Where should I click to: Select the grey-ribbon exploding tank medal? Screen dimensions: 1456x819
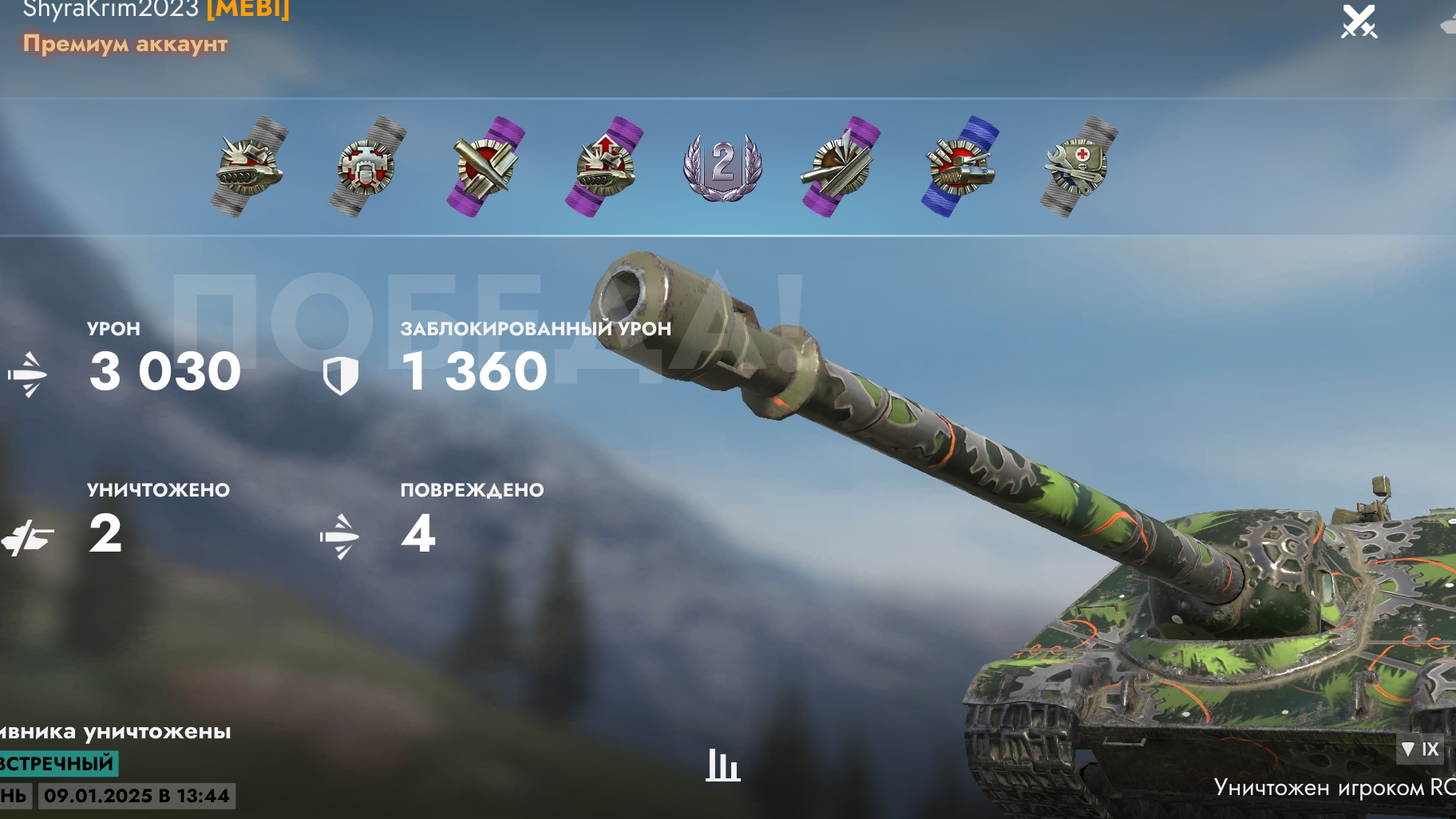click(249, 167)
